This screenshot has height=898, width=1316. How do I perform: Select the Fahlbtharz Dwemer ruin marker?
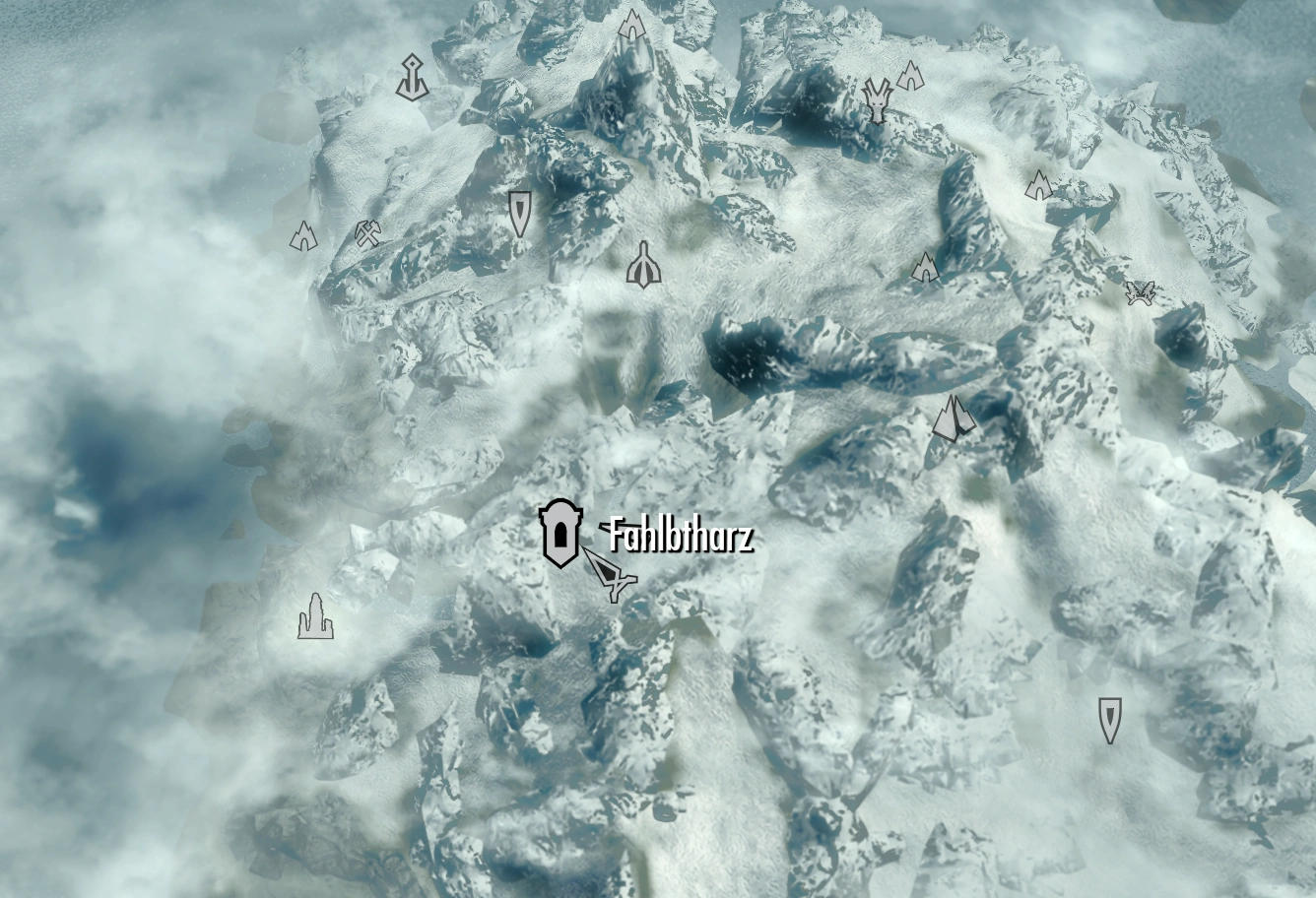point(559,533)
